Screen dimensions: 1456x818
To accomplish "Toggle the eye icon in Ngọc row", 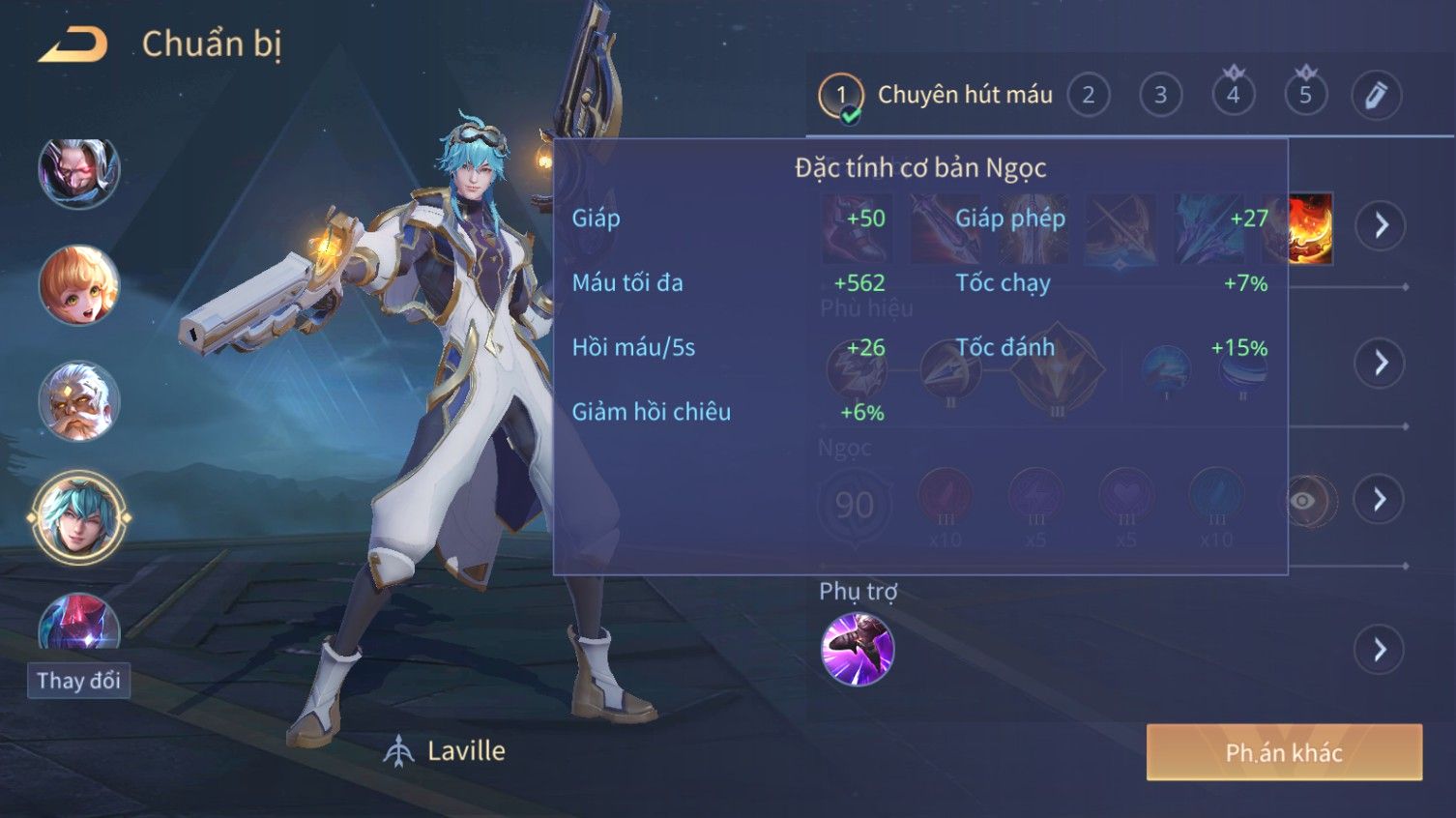I will coord(1304,500).
